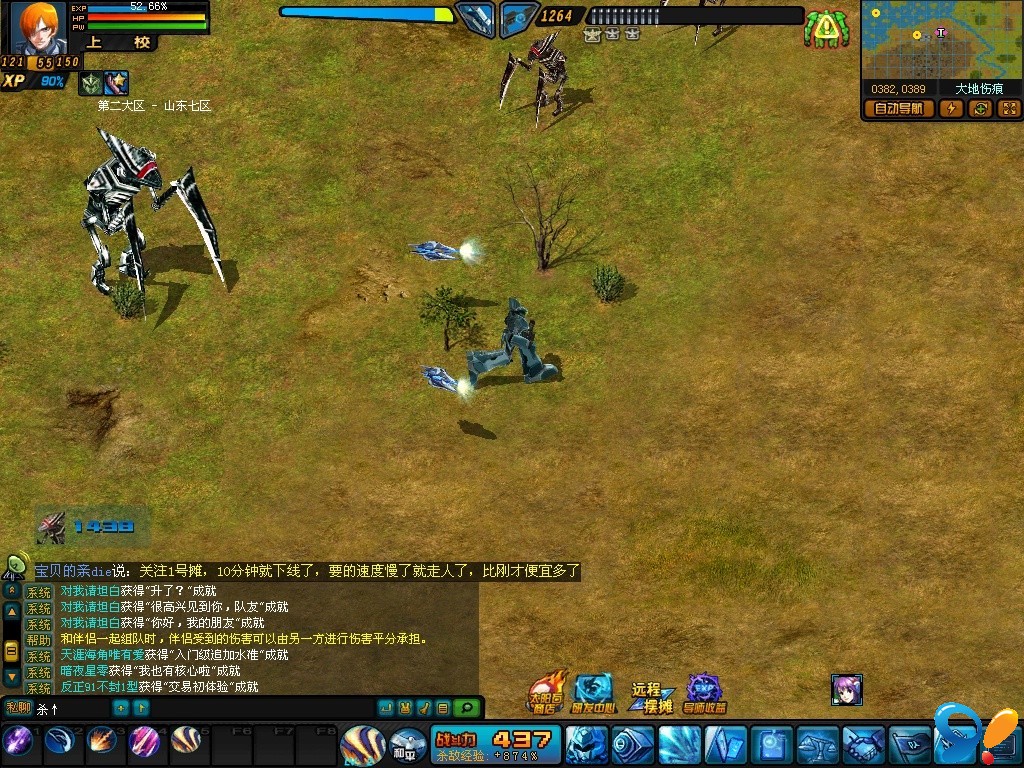
Task: Activate the purple beam skill in slot 1
Action: (x=17, y=741)
